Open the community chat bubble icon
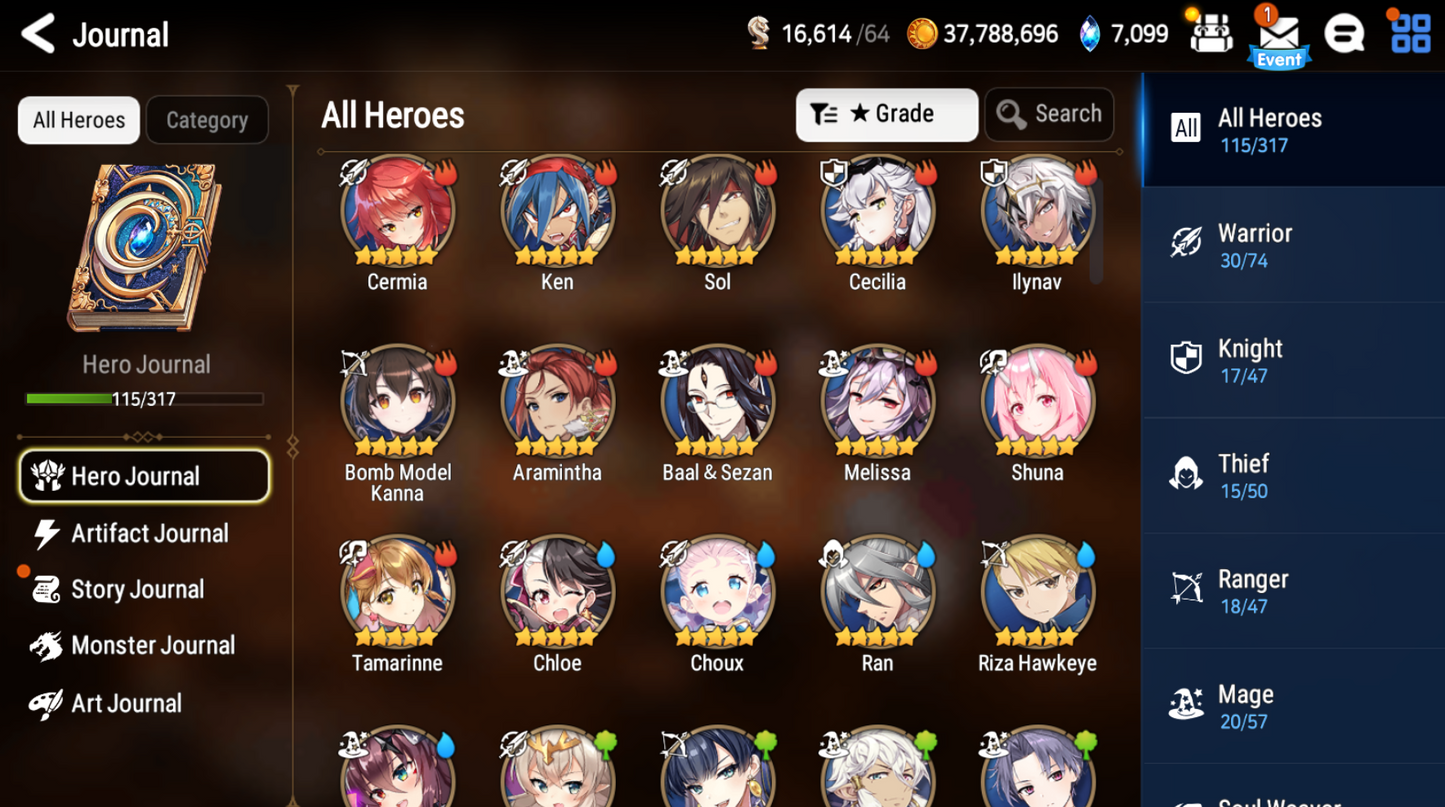 click(x=1344, y=33)
